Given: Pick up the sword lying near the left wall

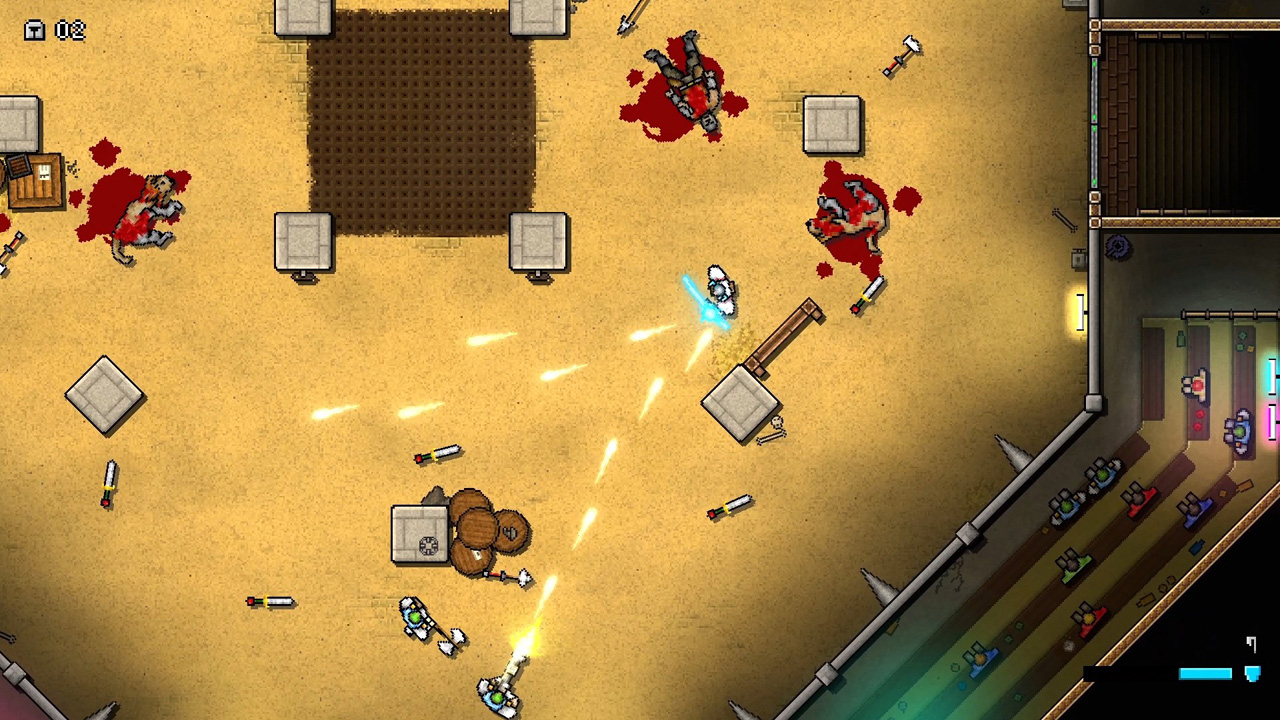Looking at the screenshot, I should pos(108,480).
